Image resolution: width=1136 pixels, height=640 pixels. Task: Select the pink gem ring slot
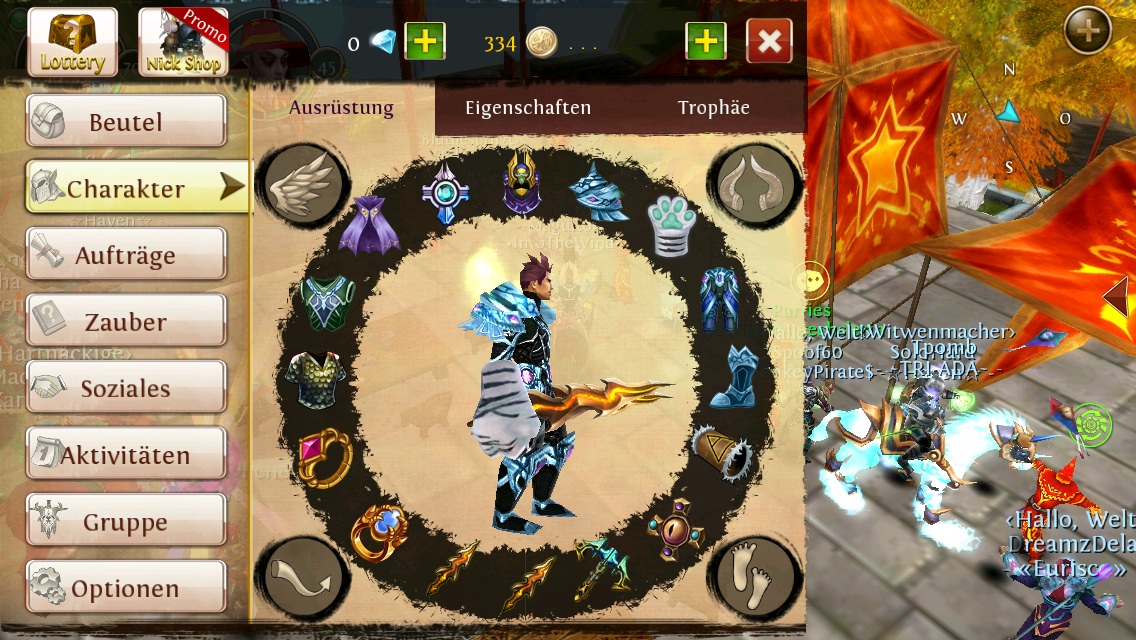[x=325, y=456]
